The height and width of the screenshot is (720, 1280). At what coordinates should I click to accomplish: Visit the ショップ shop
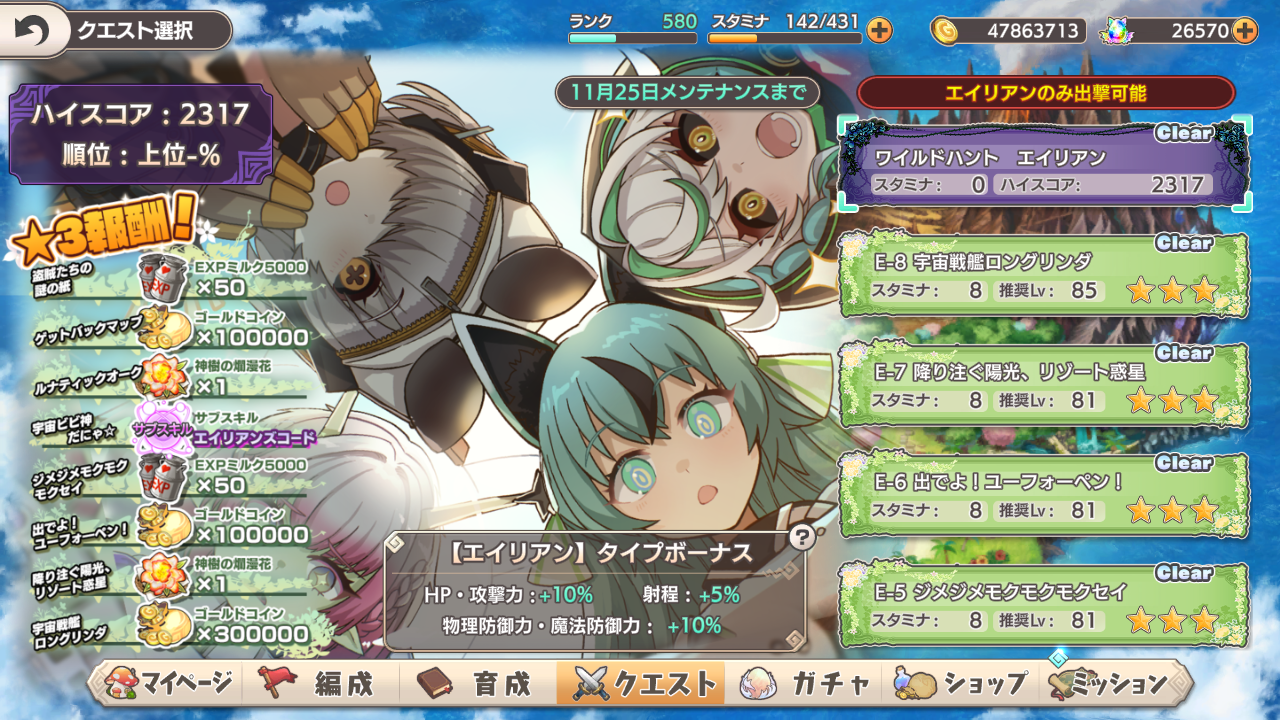pos(962,684)
